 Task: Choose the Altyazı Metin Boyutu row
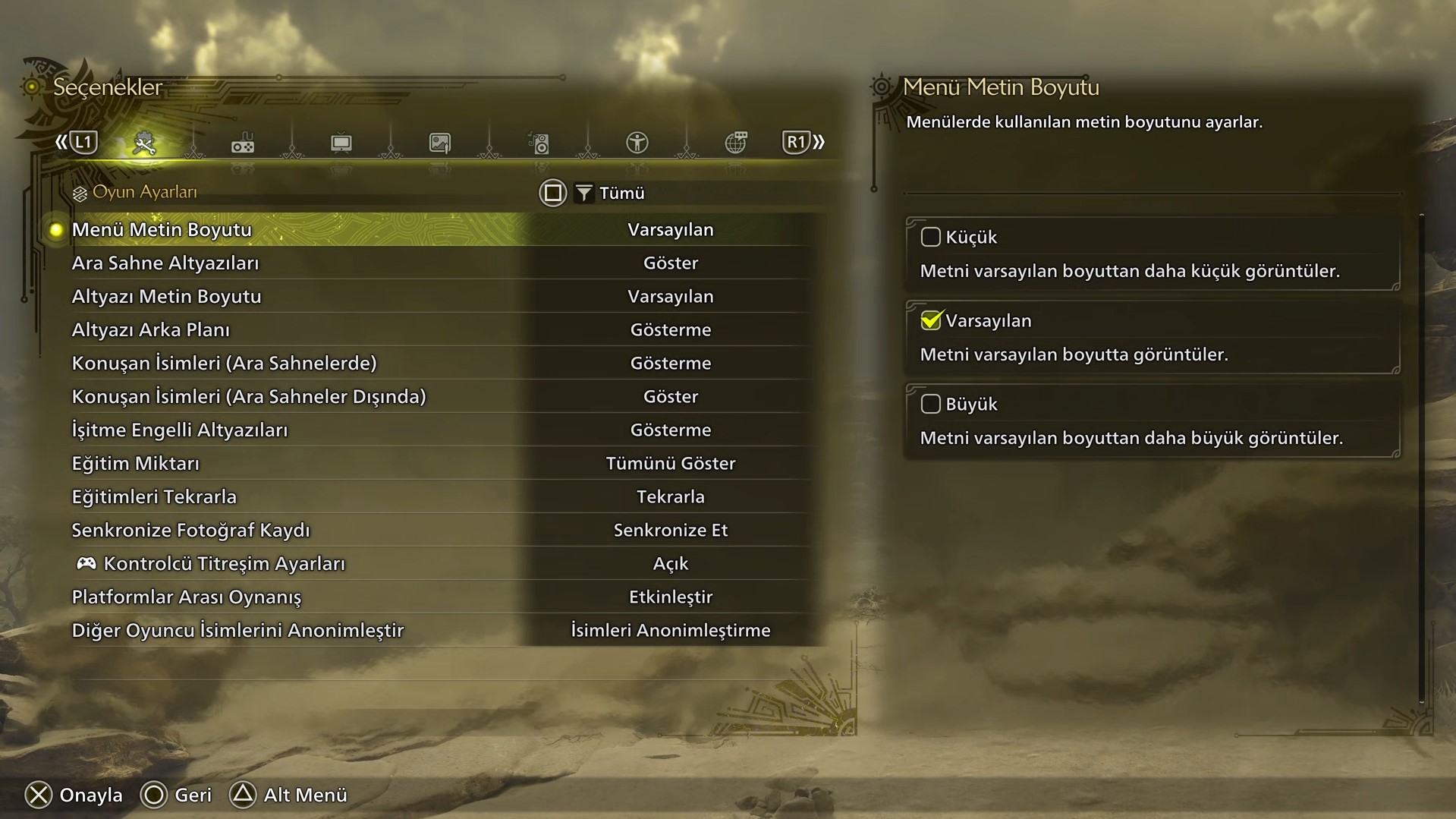166,296
